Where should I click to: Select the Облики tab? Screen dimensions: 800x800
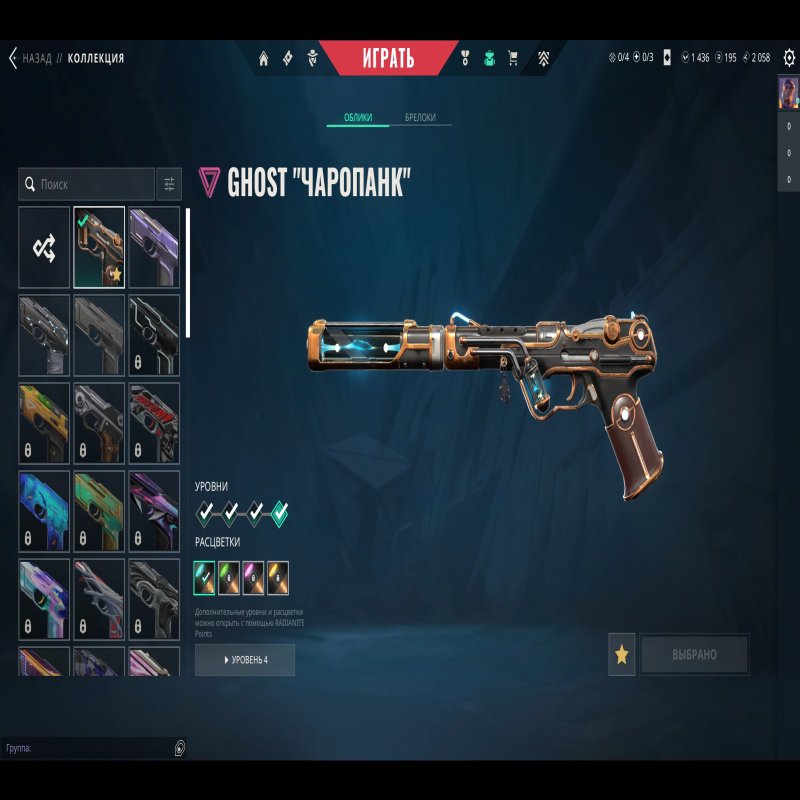point(358,118)
